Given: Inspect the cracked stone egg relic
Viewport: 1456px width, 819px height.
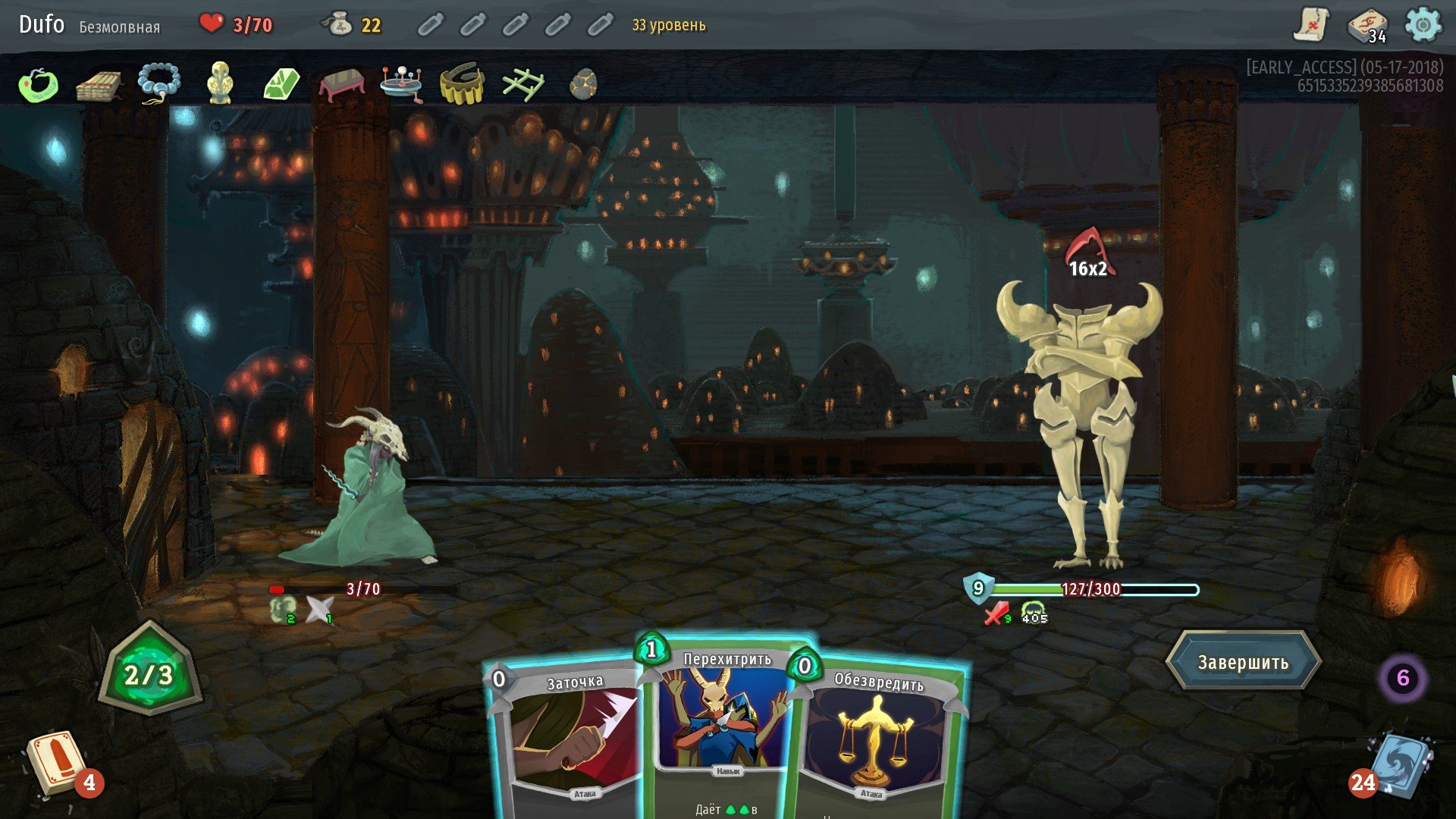Looking at the screenshot, I should pos(583,84).
